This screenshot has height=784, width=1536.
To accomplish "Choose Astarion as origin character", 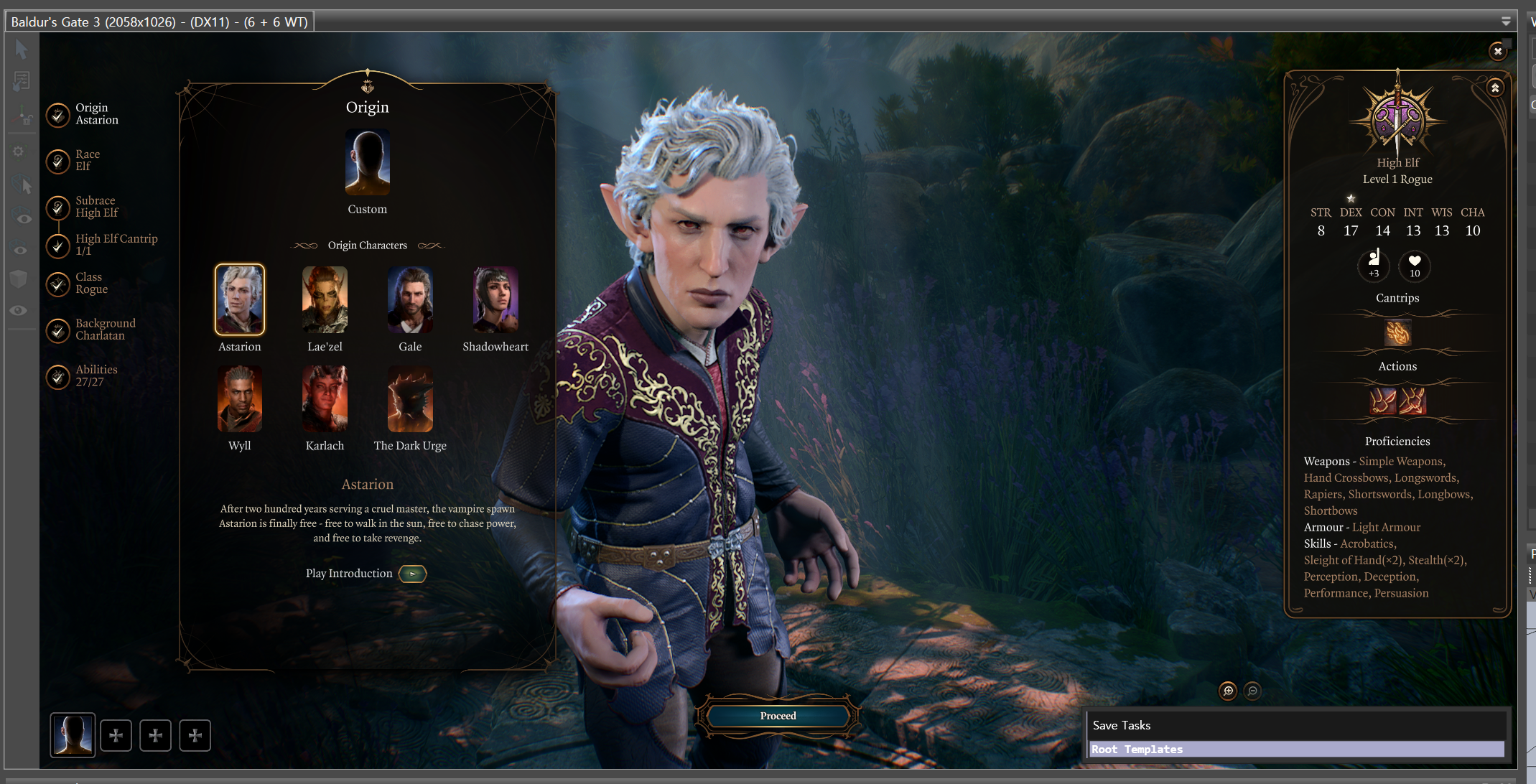I will pos(240,299).
